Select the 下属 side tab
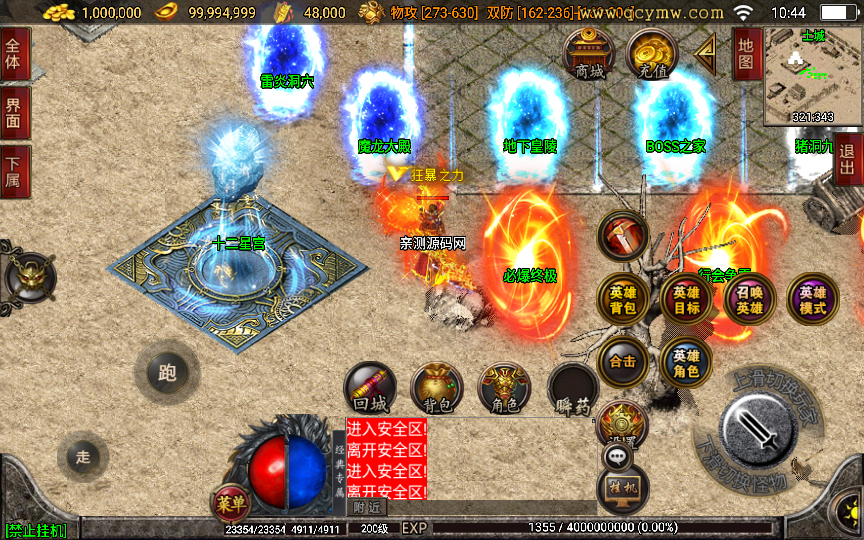The height and width of the screenshot is (540, 864). tap(14, 171)
